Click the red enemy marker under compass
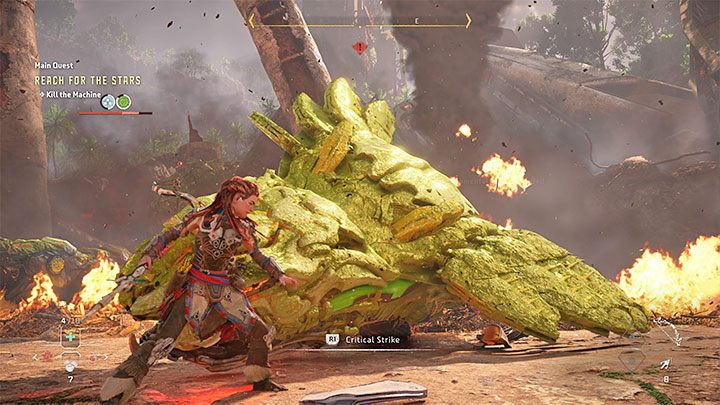This screenshot has height=405, width=720. tap(359, 46)
